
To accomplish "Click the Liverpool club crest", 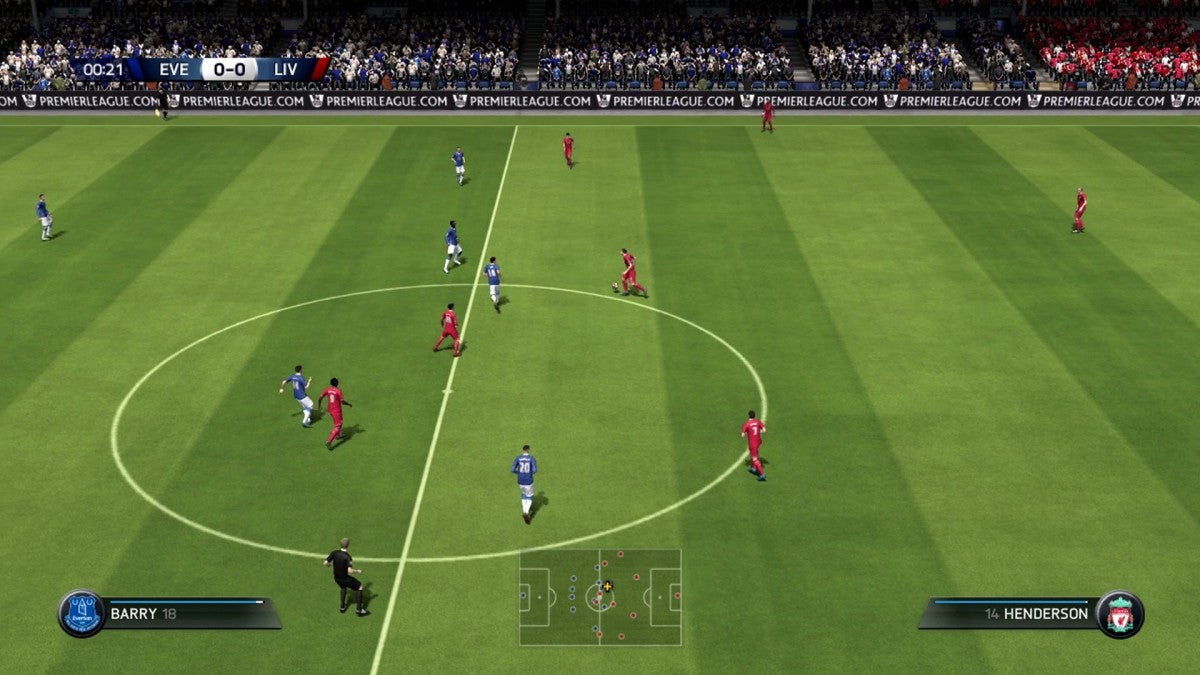I will click(x=1119, y=614).
